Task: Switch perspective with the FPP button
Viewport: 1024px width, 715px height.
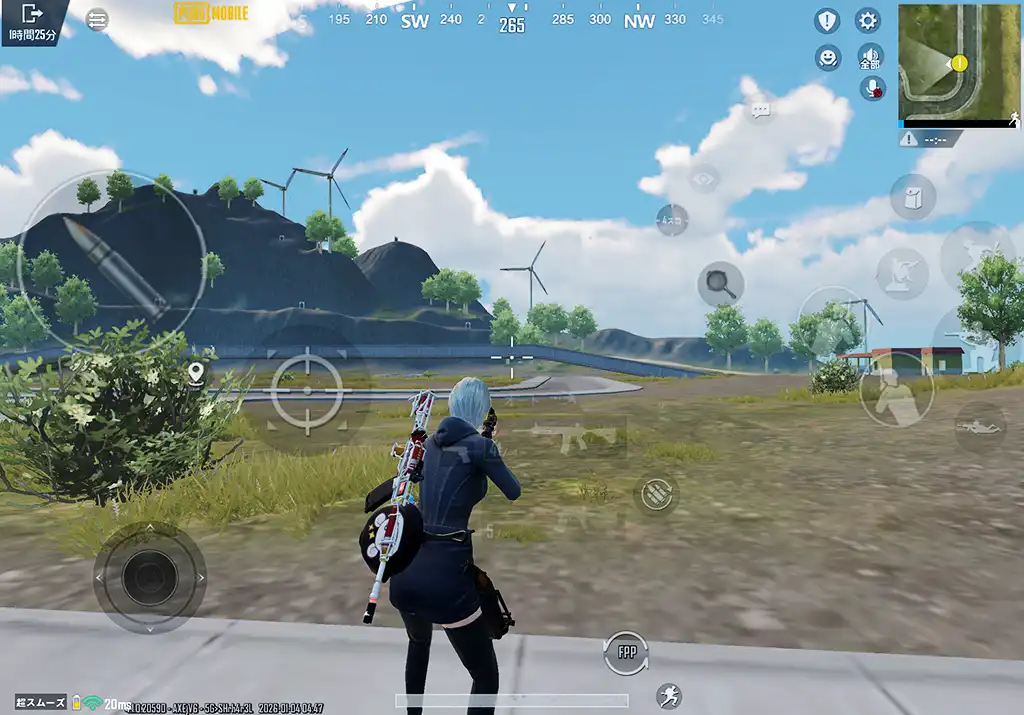Action: pos(626,653)
